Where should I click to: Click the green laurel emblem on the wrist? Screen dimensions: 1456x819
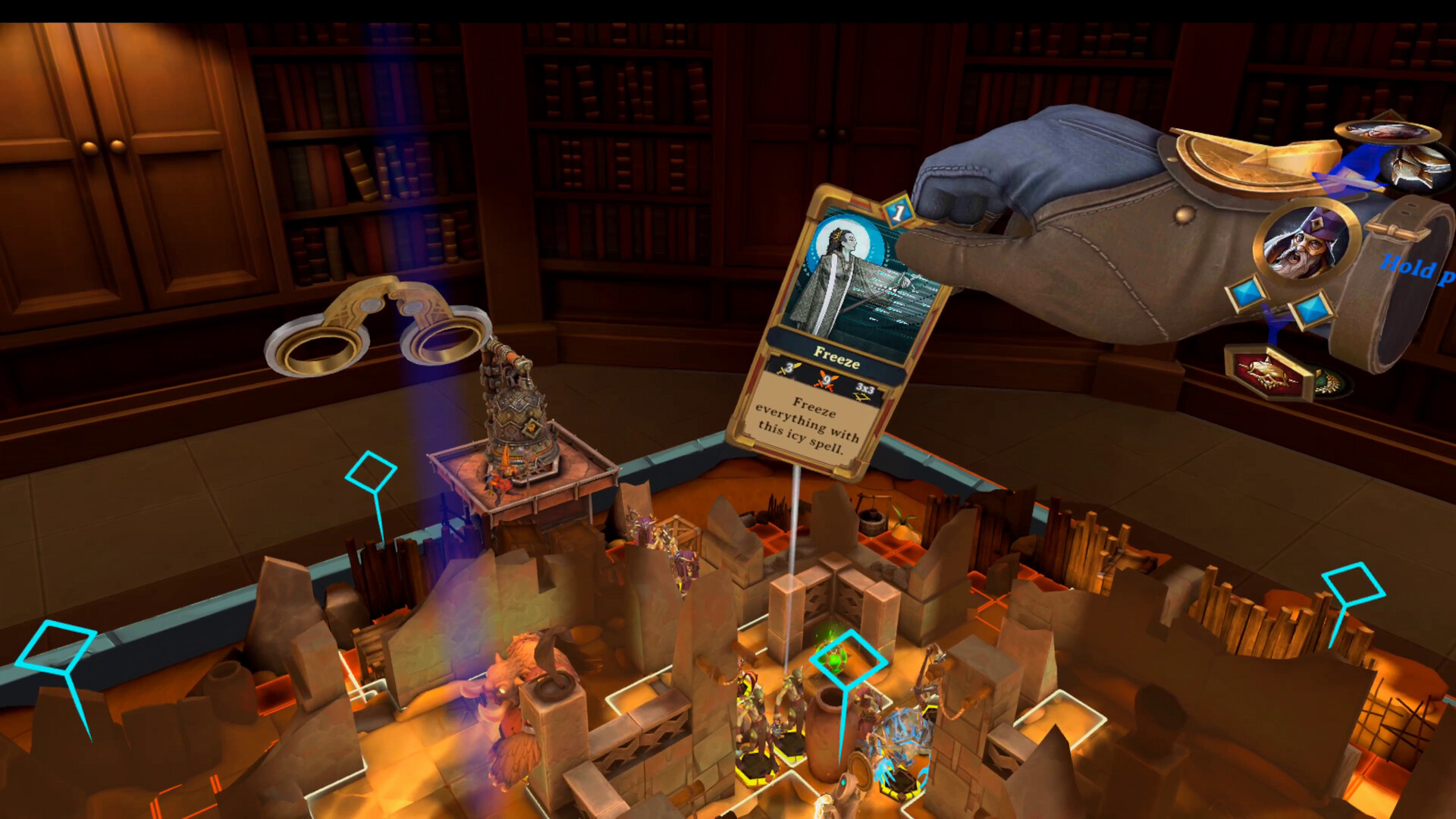coord(1329,381)
